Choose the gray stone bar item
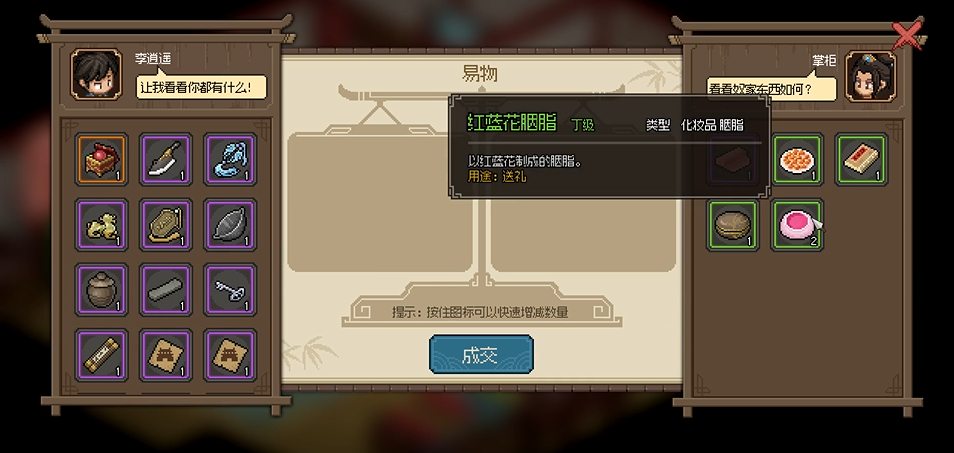The width and height of the screenshot is (954, 453). [x=166, y=289]
